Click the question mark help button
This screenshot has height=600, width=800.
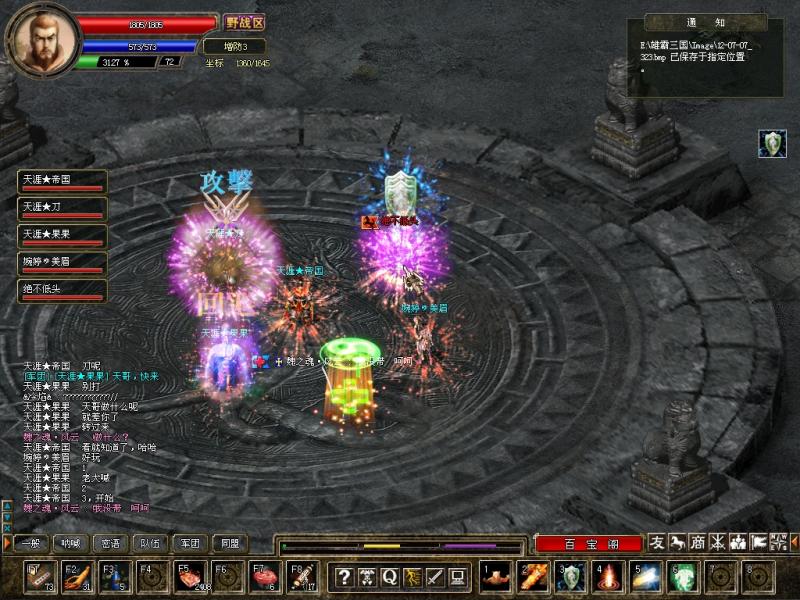tap(344, 576)
